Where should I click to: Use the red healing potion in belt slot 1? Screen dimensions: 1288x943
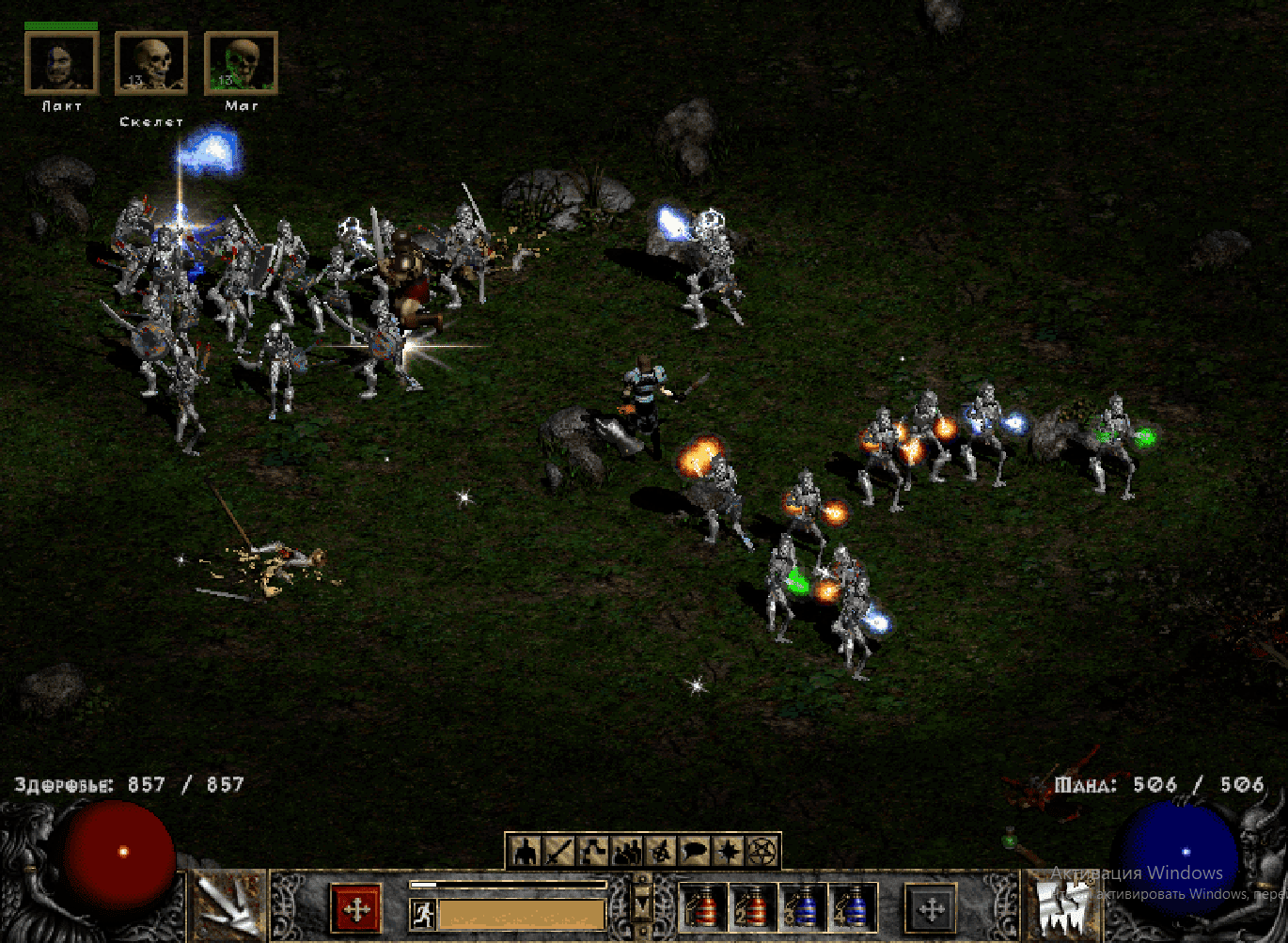(703, 909)
